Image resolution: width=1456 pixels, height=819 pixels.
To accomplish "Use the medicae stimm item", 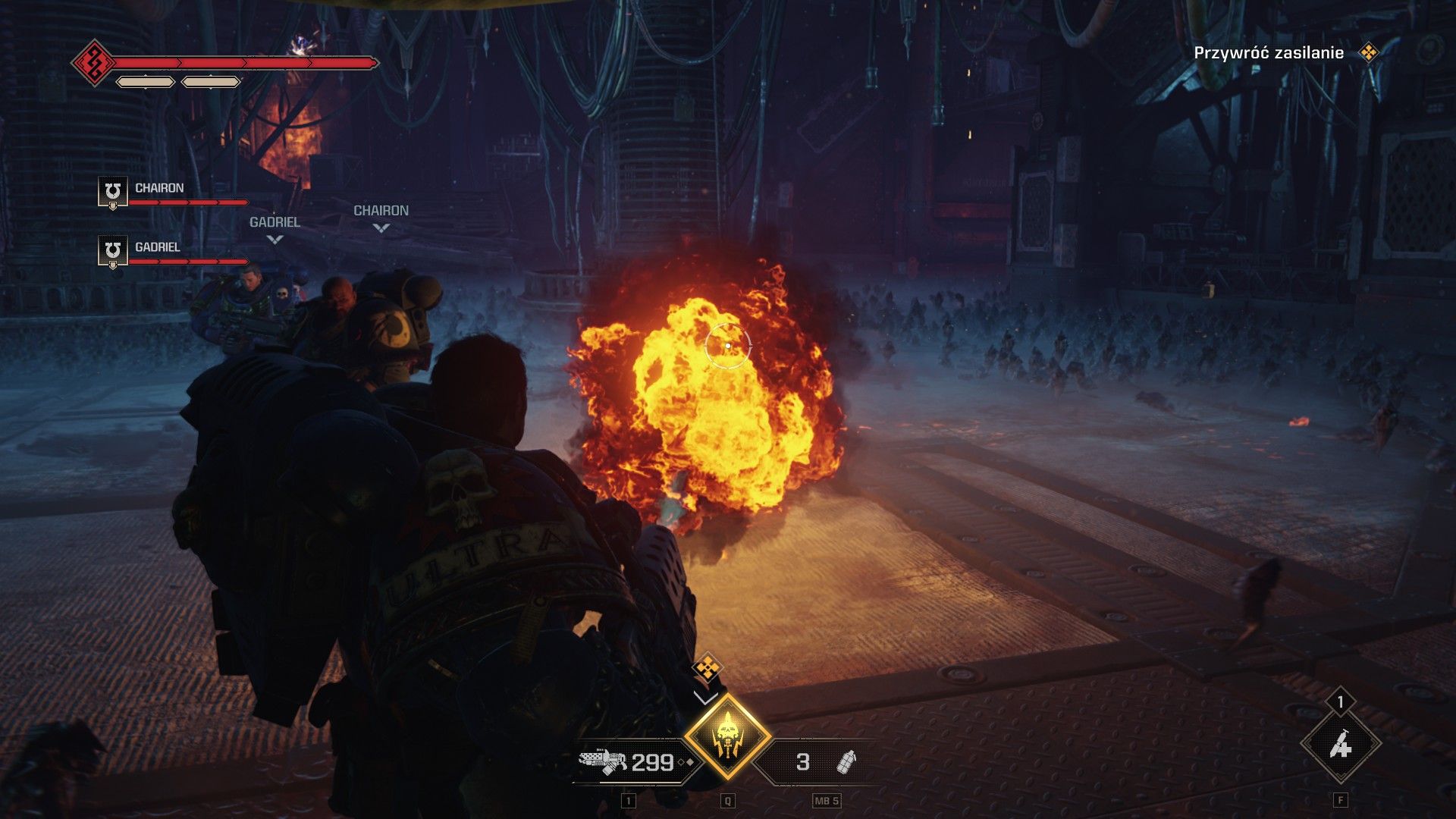I will click(1341, 746).
